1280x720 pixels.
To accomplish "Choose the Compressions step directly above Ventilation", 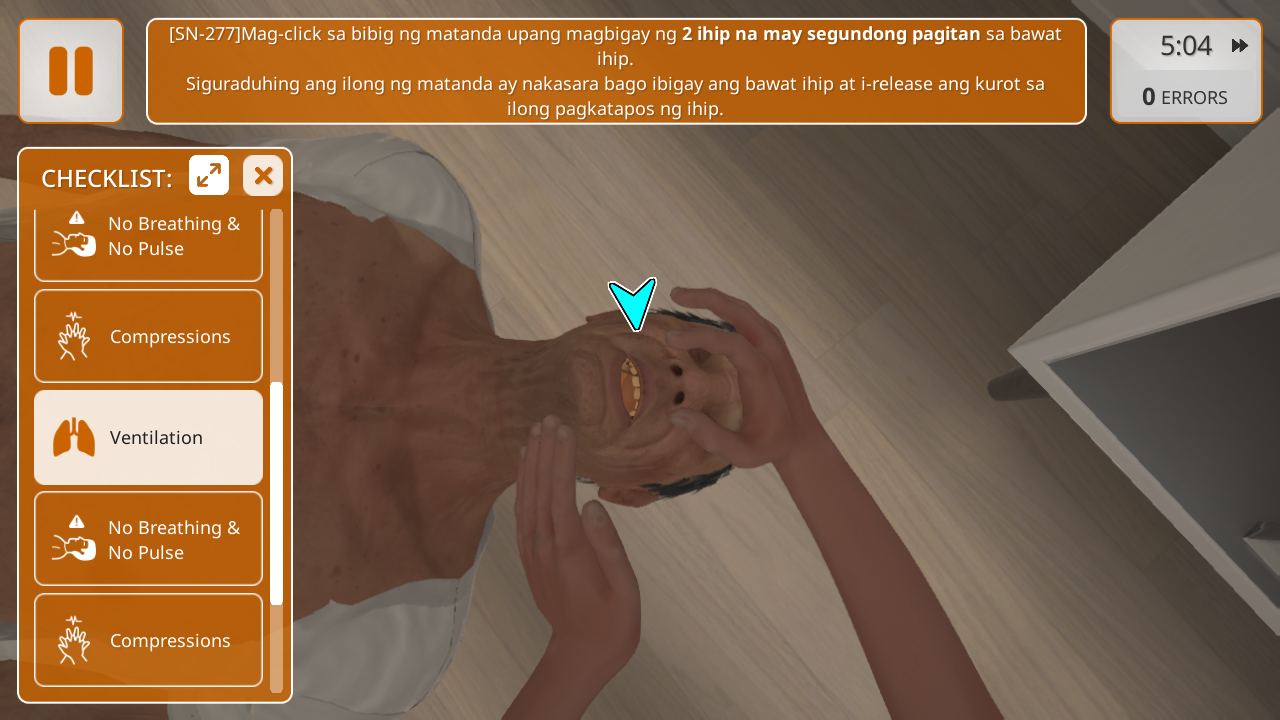I will pos(149,337).
